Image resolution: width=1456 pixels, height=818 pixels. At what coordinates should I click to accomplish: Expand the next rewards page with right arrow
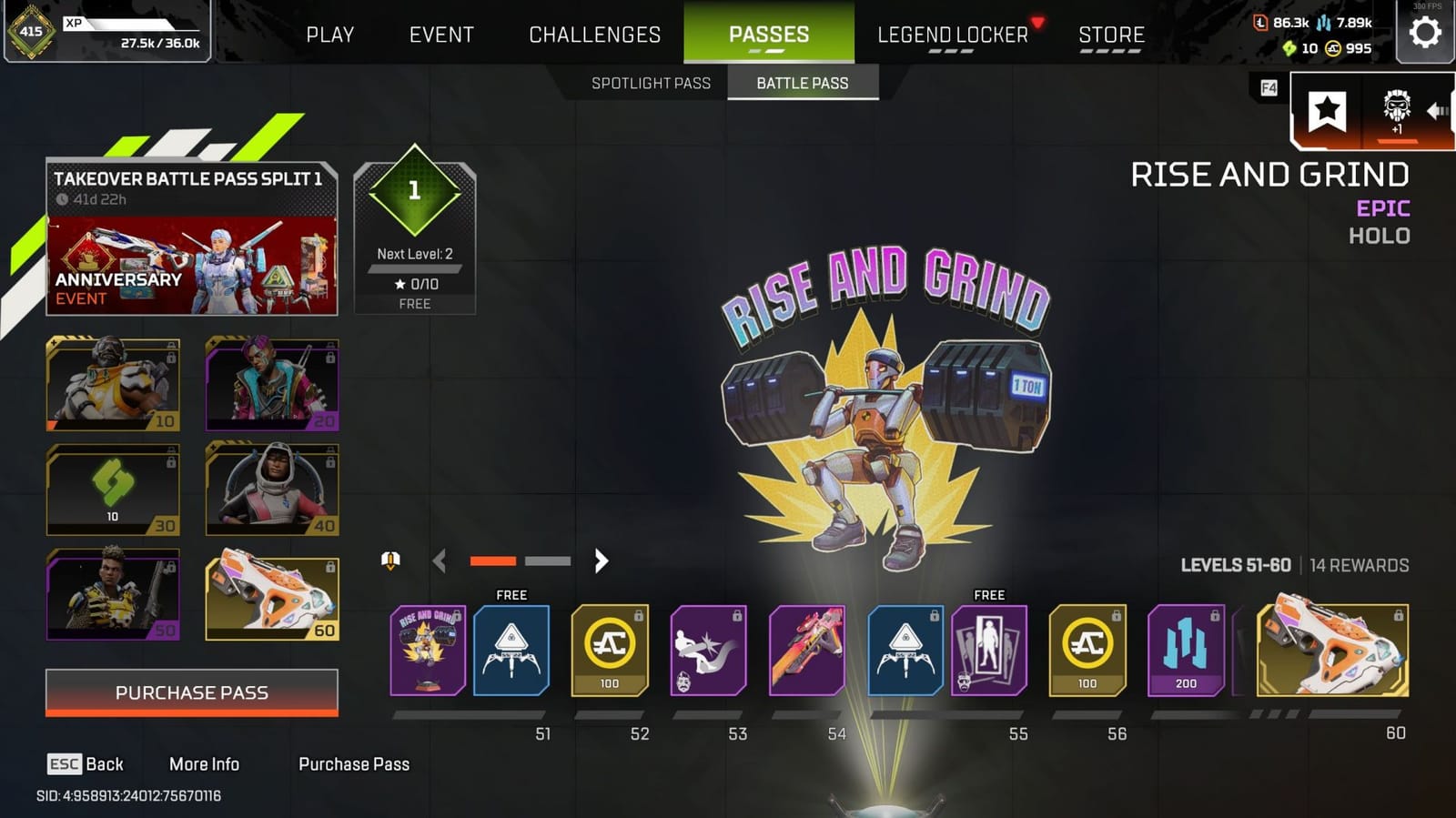click(x=602, y=561)
